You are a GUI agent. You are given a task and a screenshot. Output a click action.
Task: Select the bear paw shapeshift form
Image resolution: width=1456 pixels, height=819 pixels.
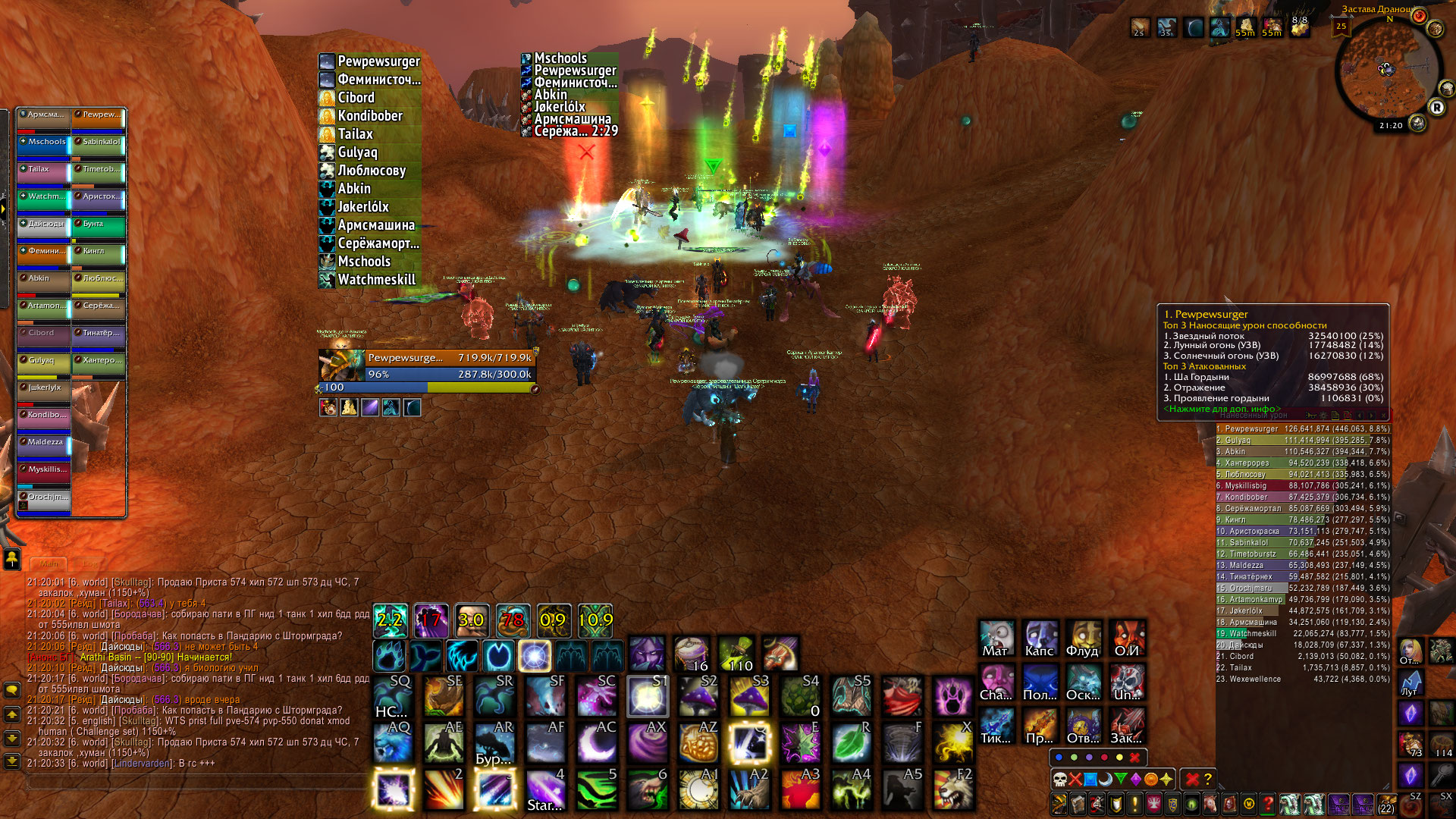[x=390, y=656]
